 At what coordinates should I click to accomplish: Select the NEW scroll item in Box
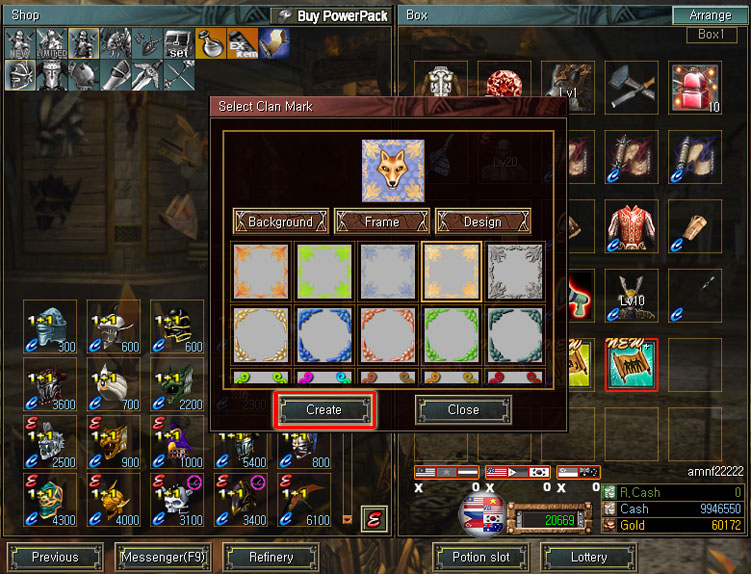point(632,364)
